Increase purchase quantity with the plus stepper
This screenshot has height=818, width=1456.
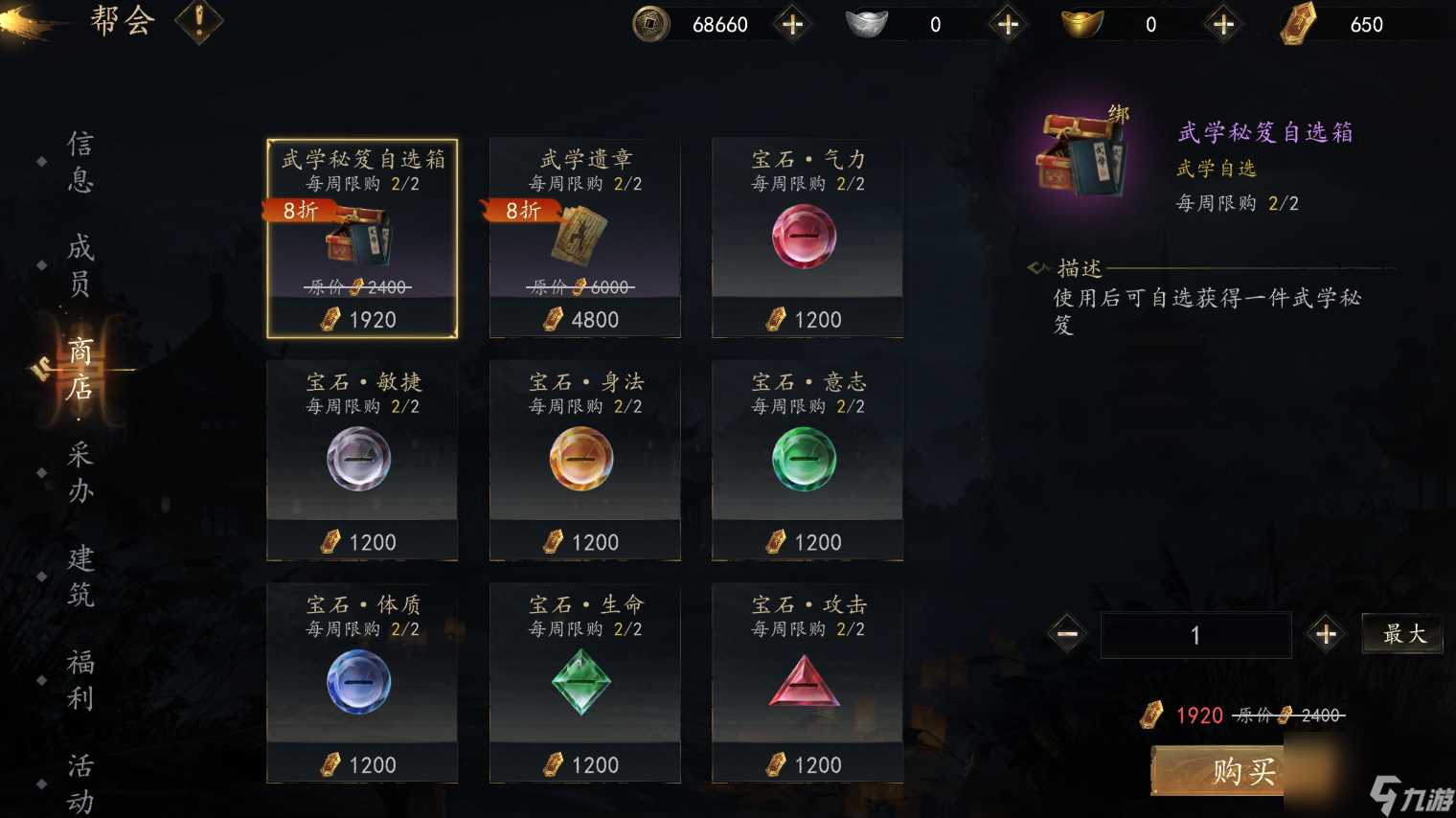[1327, 634]
